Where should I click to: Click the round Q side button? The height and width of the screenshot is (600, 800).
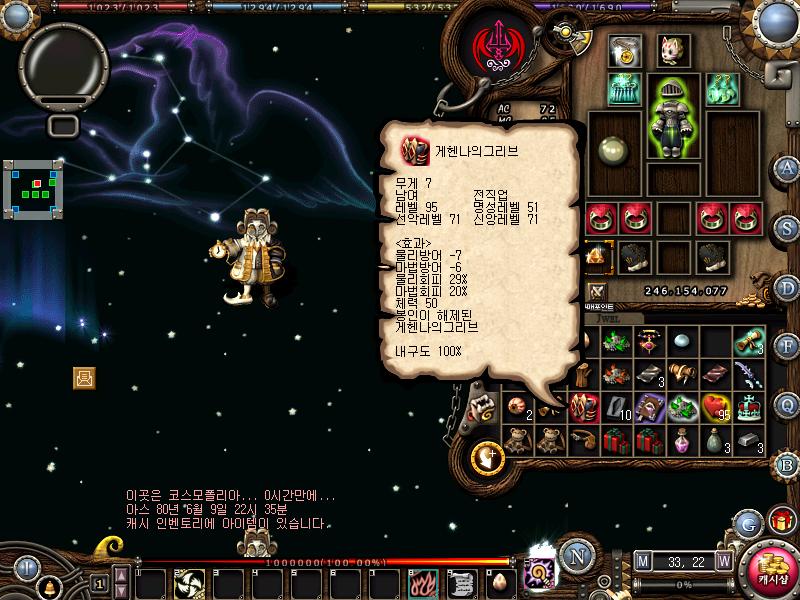point(787,405)
